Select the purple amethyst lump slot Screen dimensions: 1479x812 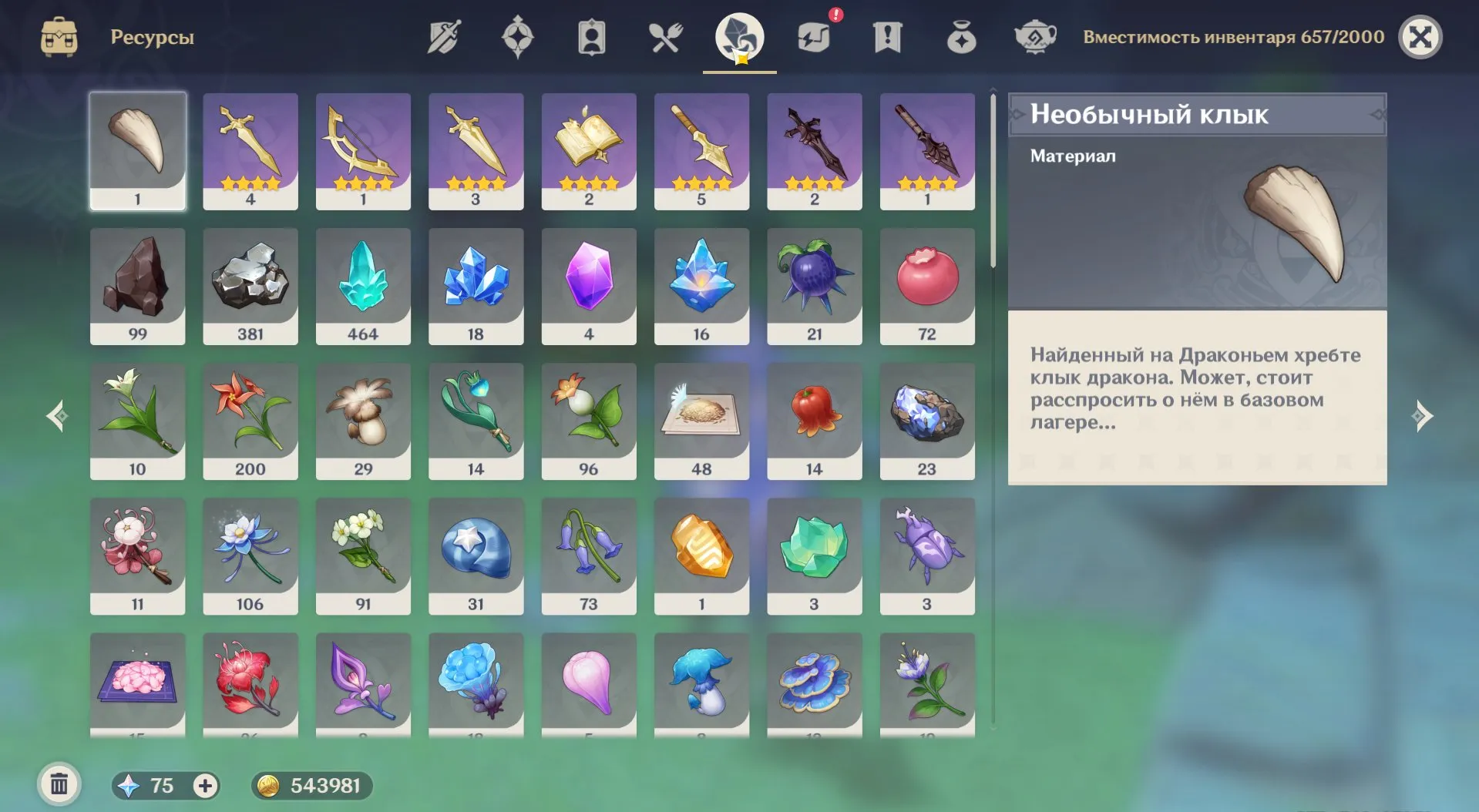pos(589,286)
